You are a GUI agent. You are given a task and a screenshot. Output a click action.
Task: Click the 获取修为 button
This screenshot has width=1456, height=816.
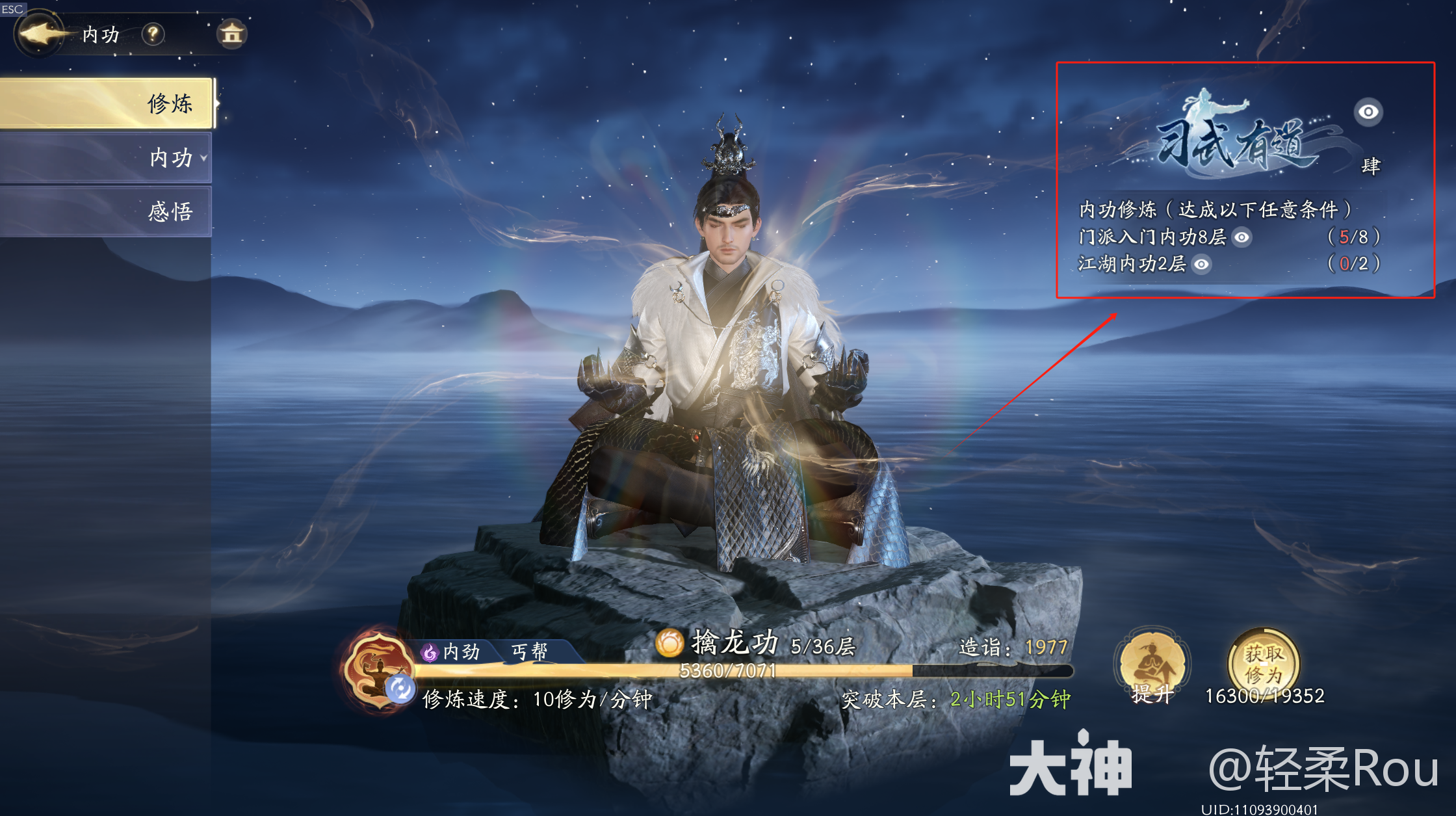(x=1264, y=665)
